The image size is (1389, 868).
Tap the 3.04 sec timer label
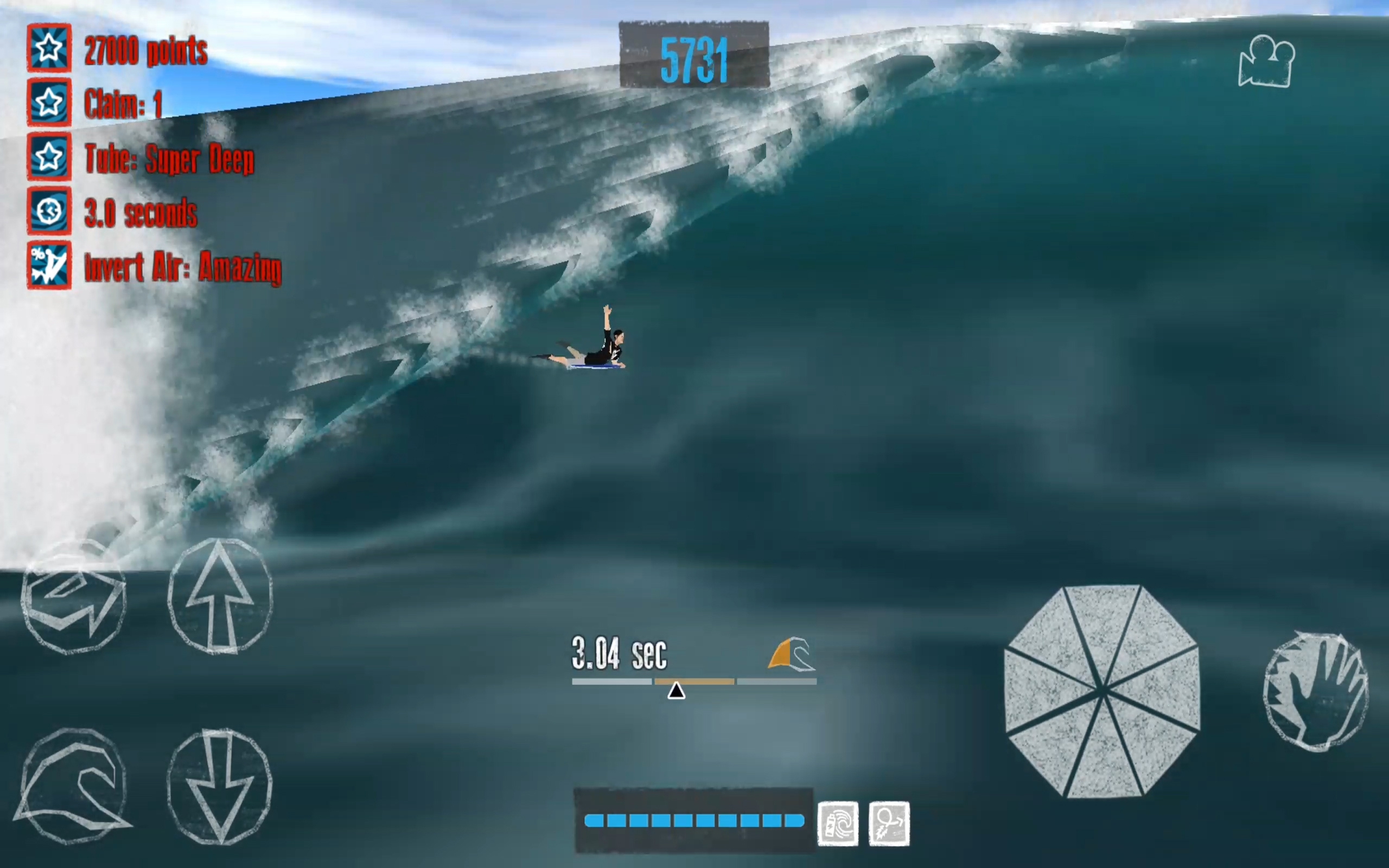tap(619, 653)
